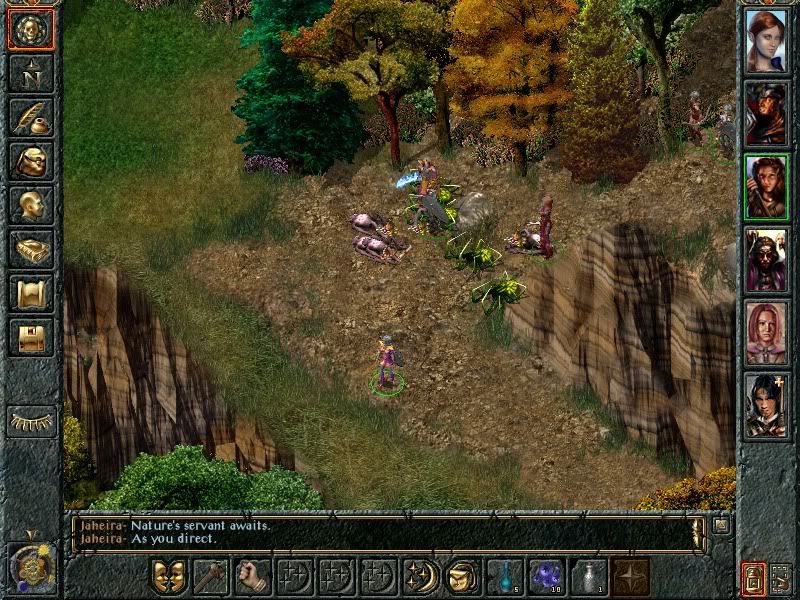Open the mage spellbook
800x600 pixels.
30,248
